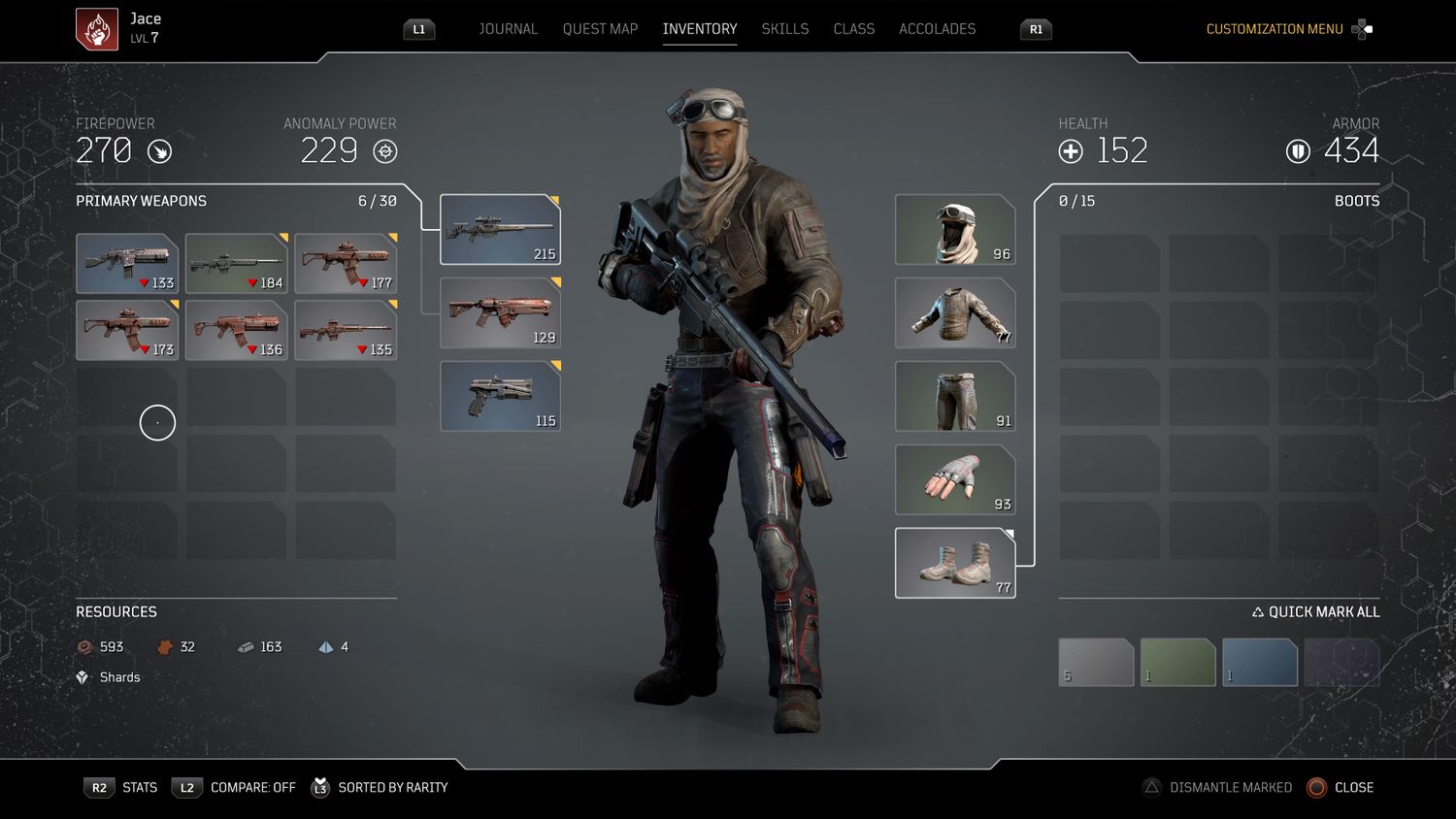This screenshot has width=1456, height=819.
Task: Choose the inventory weapon with power 135
Action: 346,330
